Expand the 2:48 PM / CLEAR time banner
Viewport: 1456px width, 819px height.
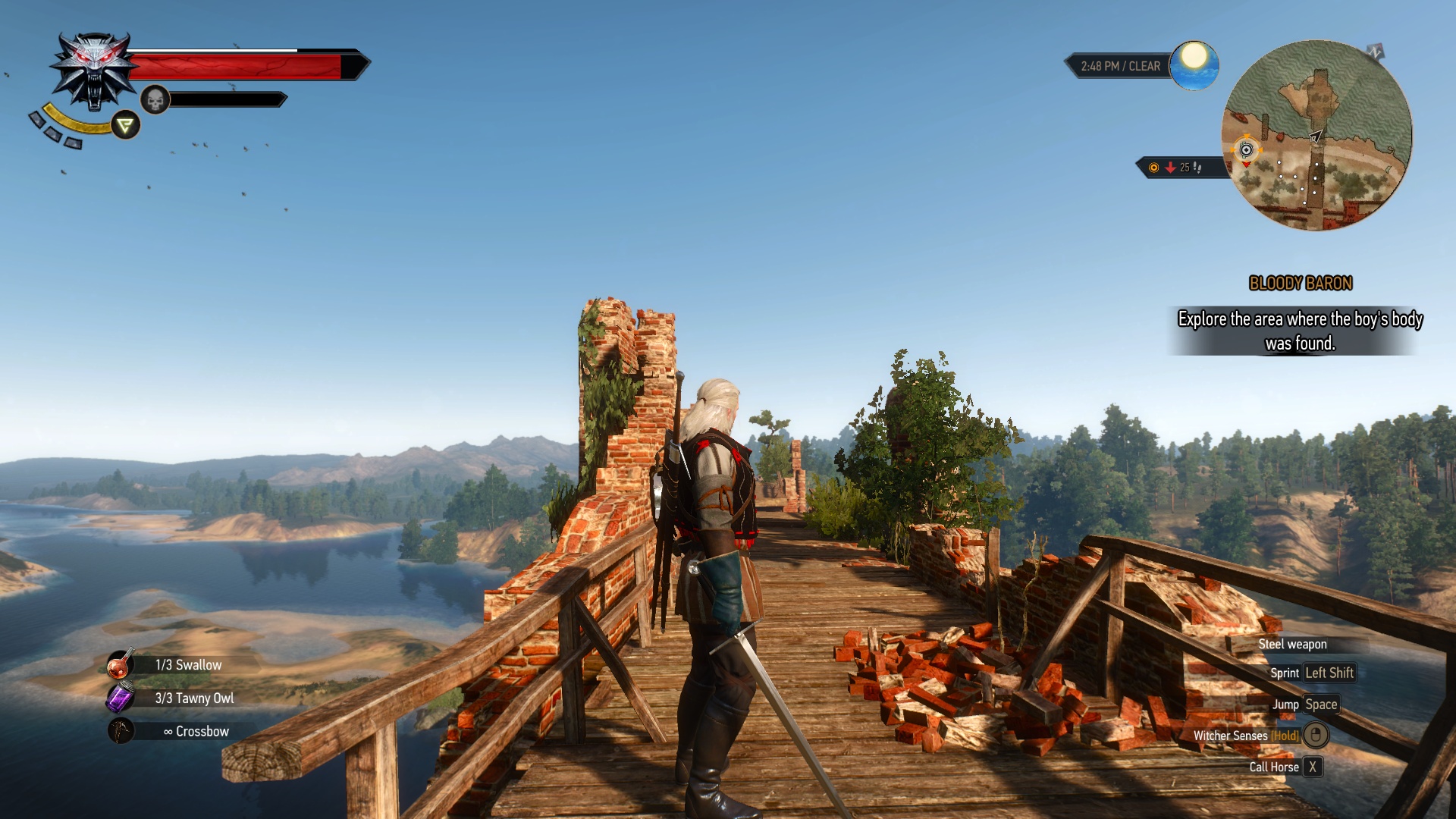click(1121, 66)
